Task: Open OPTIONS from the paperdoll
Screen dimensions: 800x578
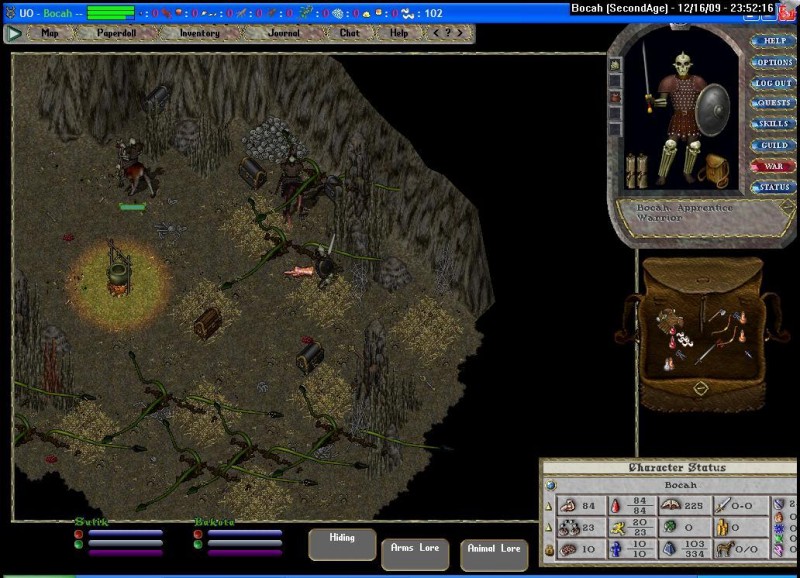Action: 774,62
